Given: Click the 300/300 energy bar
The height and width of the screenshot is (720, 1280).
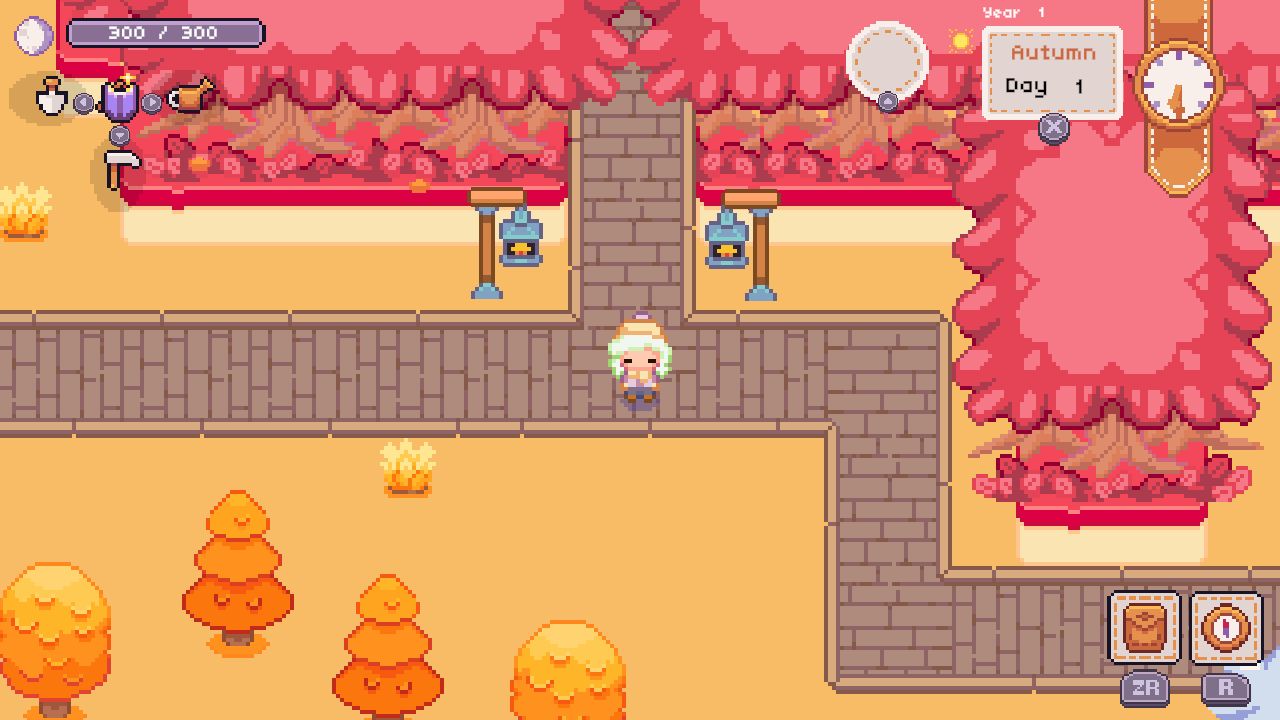Looking at the screenshot, I should point(165,31).
